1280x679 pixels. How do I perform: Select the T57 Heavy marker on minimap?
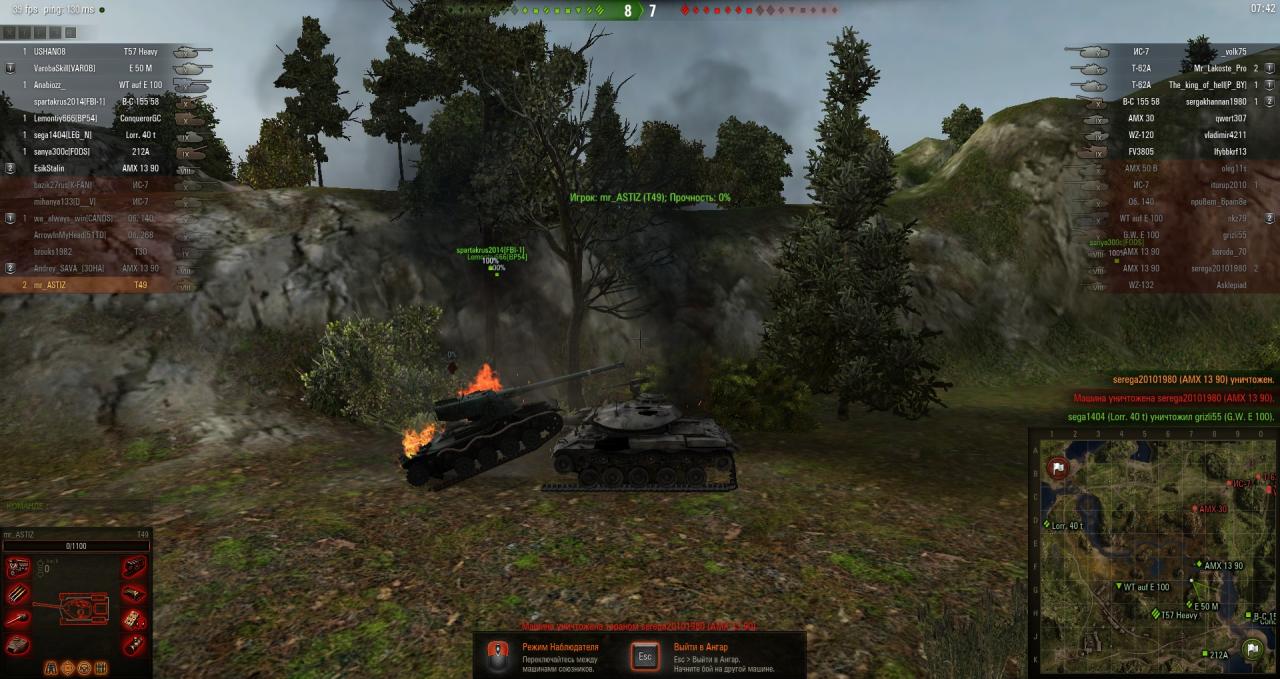tap(1156, 615)
